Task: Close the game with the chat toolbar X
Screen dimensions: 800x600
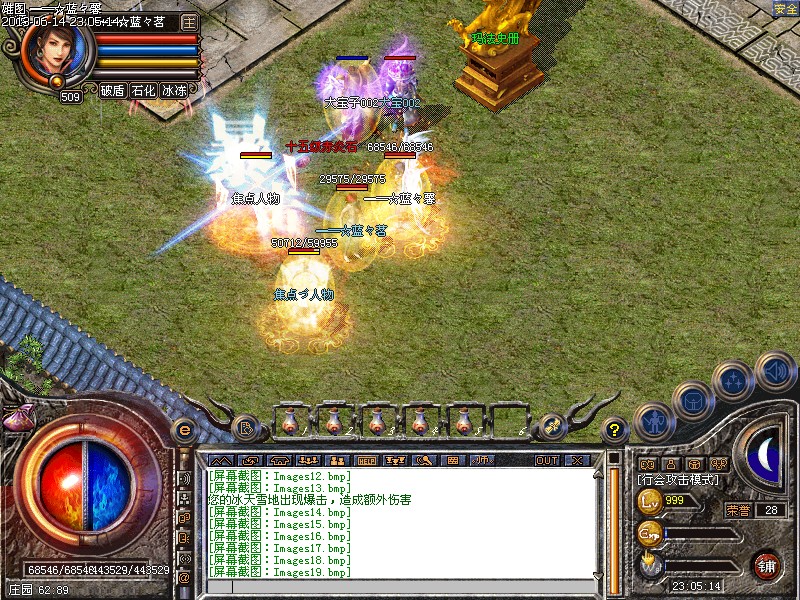Action: [x=576, y=461]
